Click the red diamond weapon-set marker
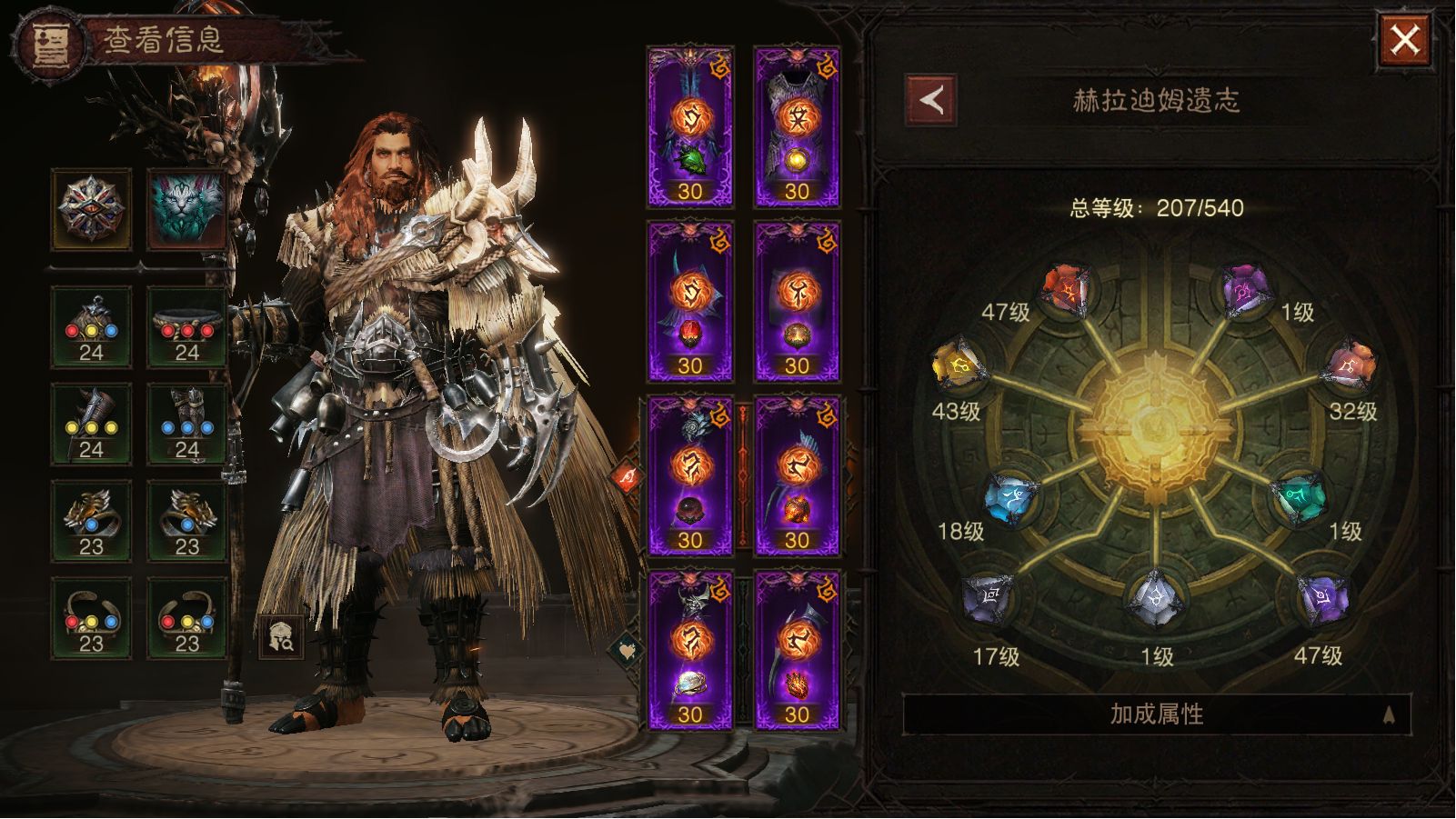This screenshot has height=819, width=1456. coord(628,477)
